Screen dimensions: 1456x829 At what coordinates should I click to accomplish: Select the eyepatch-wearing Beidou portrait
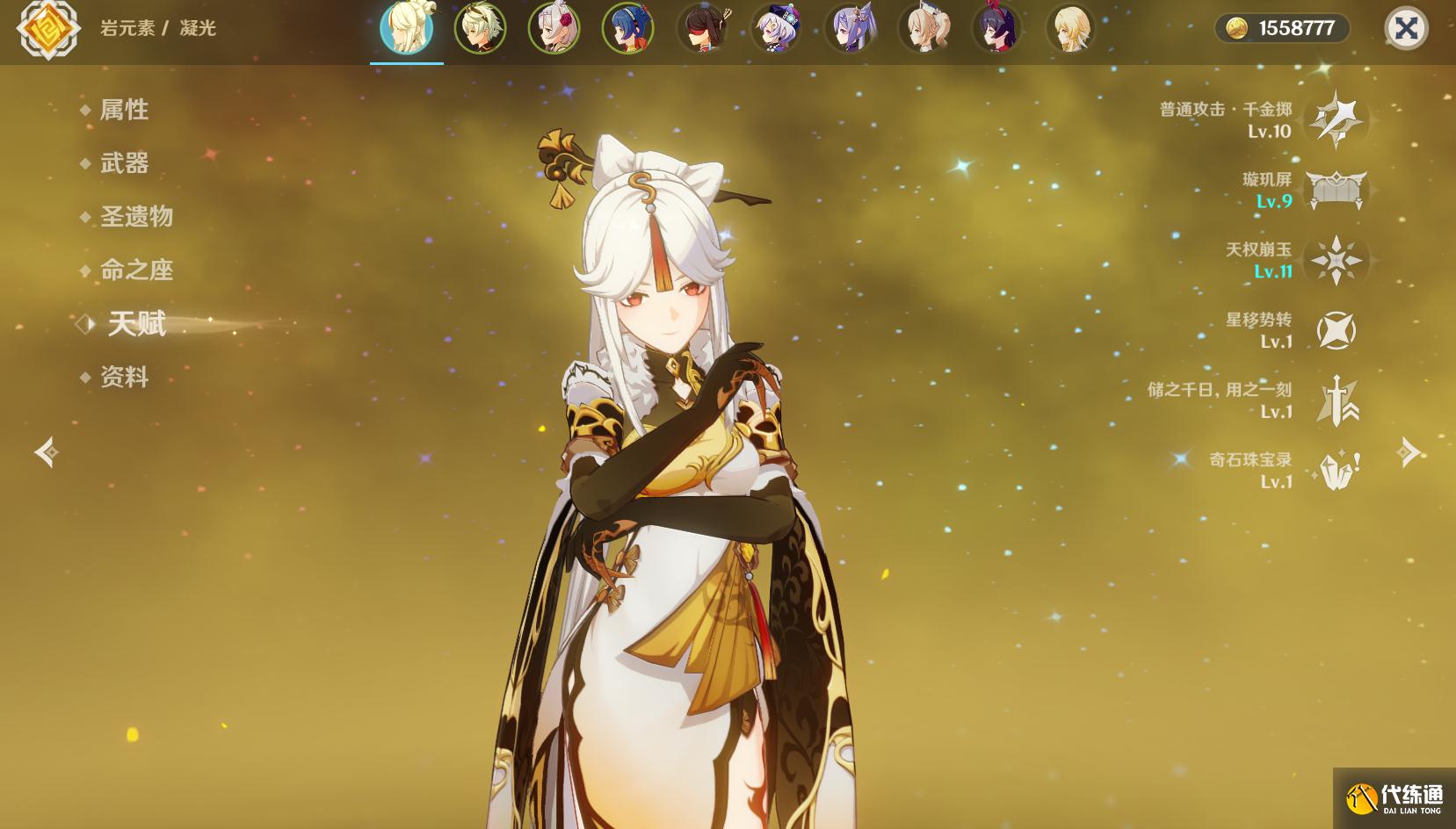click(702, 28)
